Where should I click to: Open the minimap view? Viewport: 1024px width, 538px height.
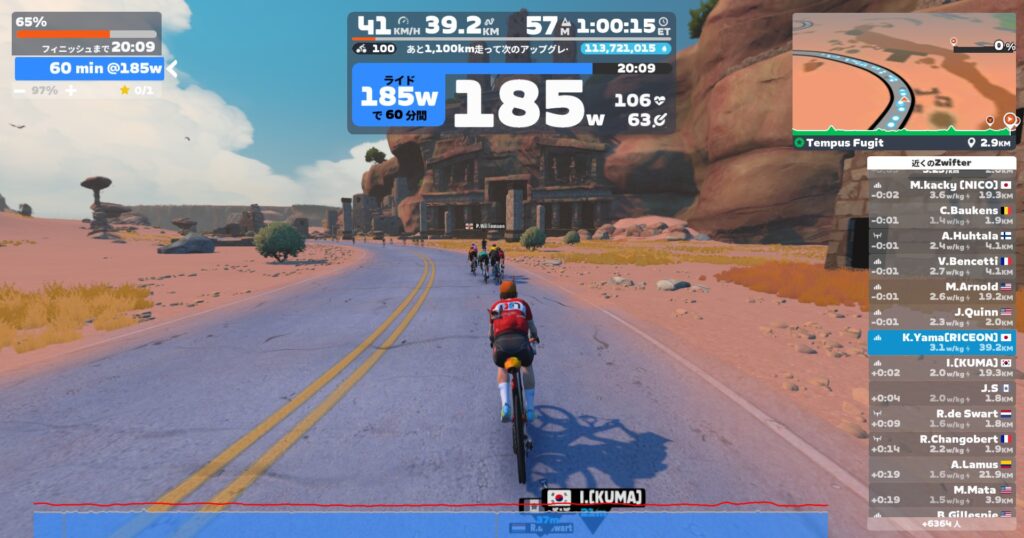(x=903, y=75)
